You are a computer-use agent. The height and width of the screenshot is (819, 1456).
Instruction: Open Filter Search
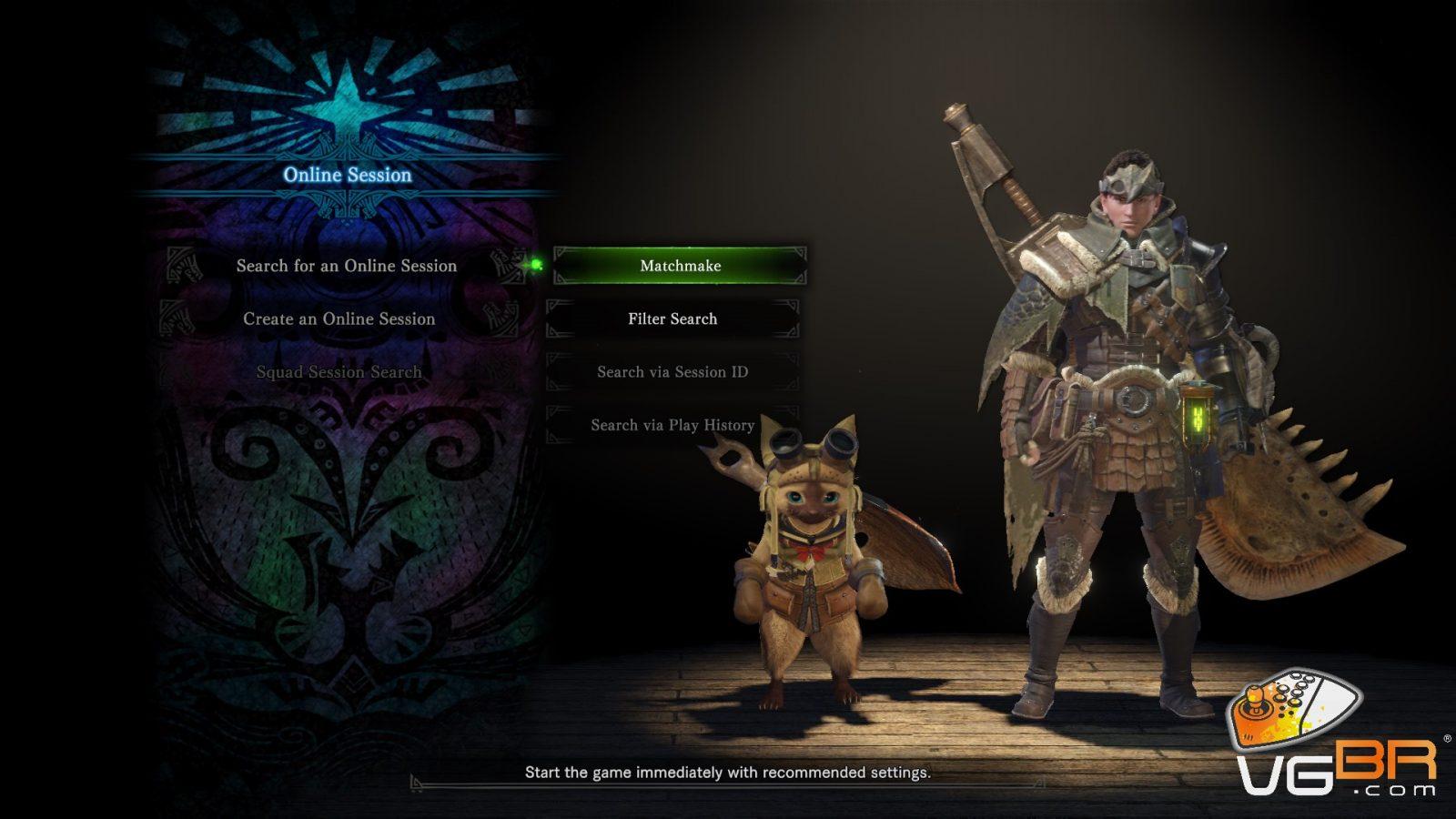pyautogui.click(x=672, y=319)
